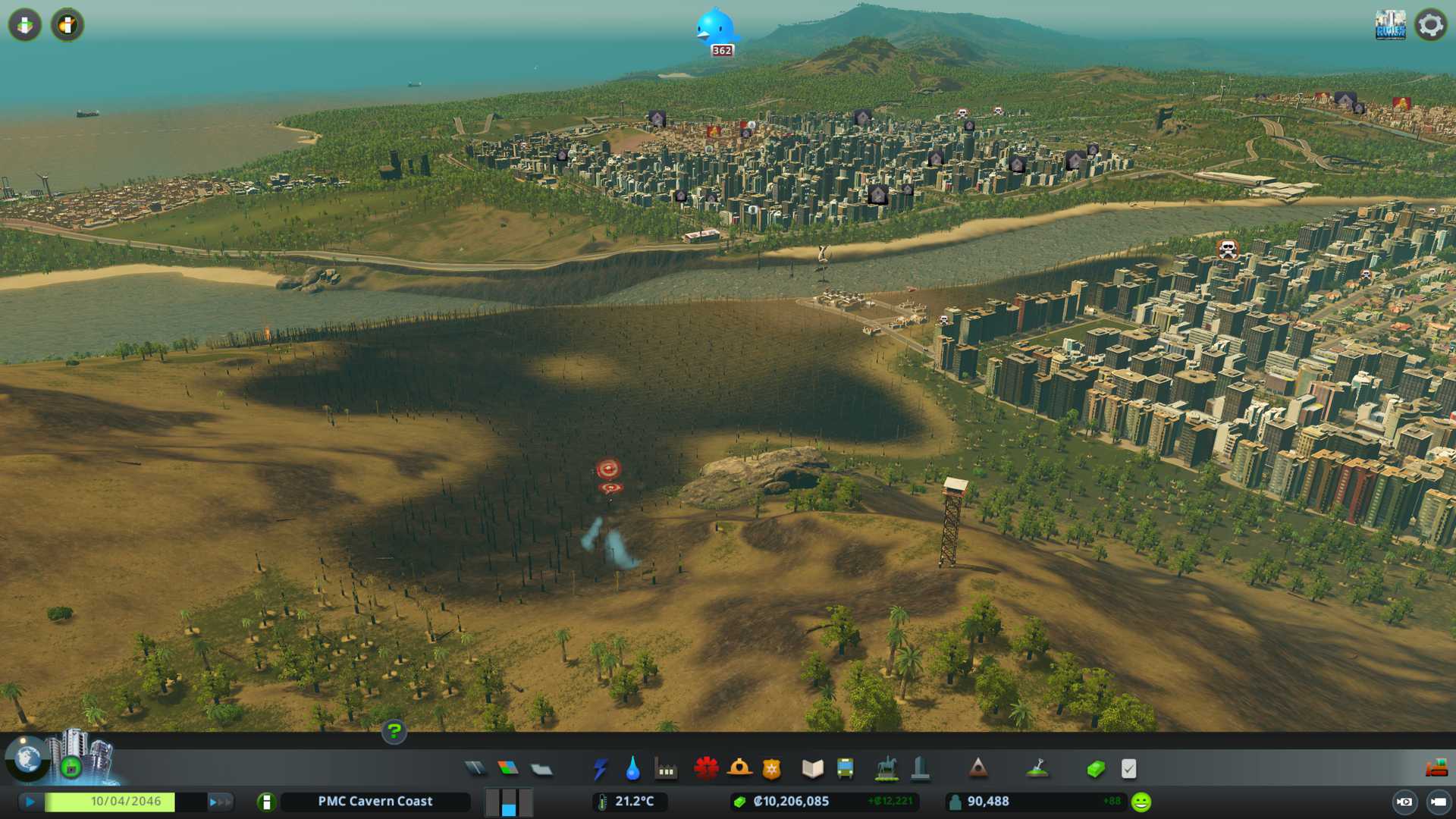
Task: Open the Districts painting tool
Action: click(x=541, y=769)
